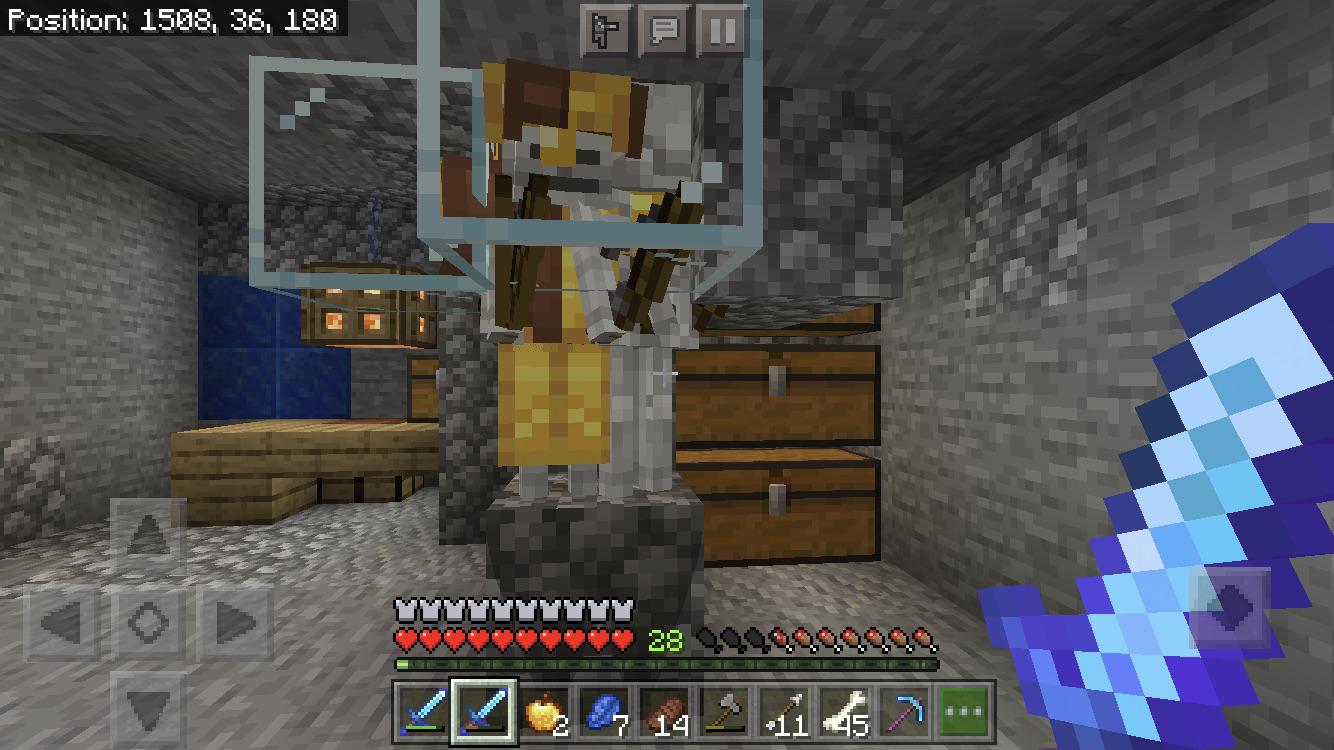Image resolution: width=1334 pixels, height=750 pixels.
Task: Select the blue dye stack
Action: tap(603, 712)
